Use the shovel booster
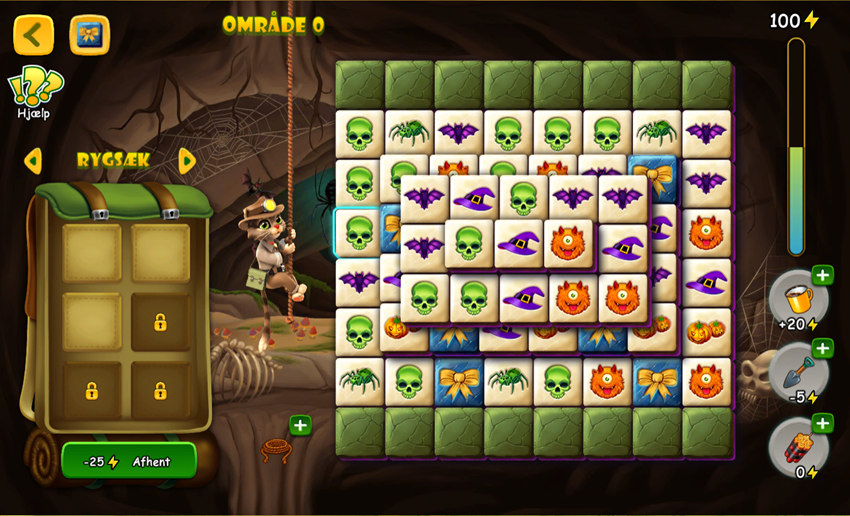The image size is (850, 516). pos(797,372)
